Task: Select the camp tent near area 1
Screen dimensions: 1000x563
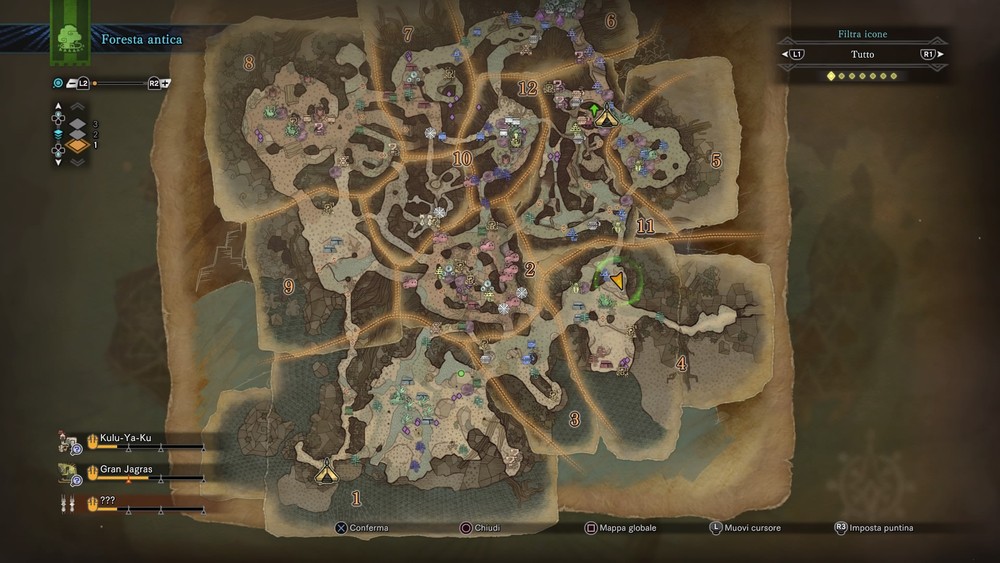Action: tap(325, 469)
